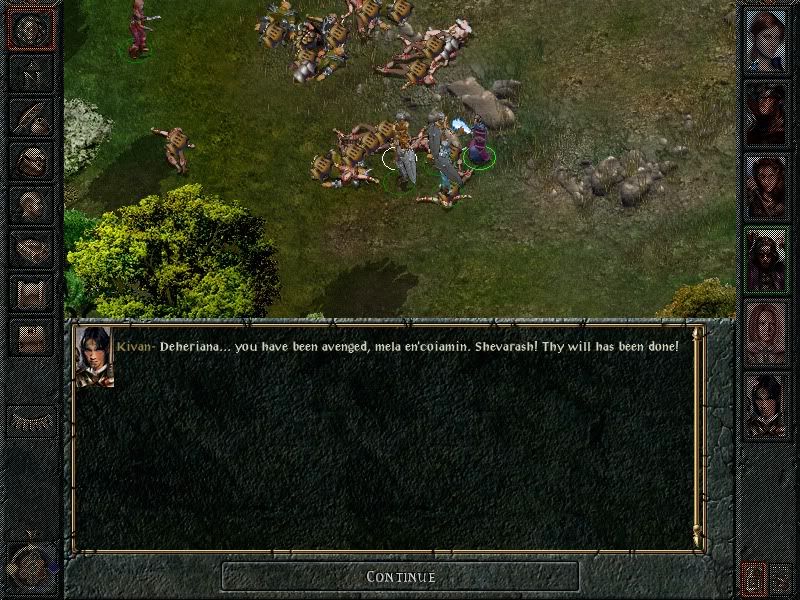Open the game options menu
The width and height of the screenshot is (800, 600).
(x=30, y=338)
